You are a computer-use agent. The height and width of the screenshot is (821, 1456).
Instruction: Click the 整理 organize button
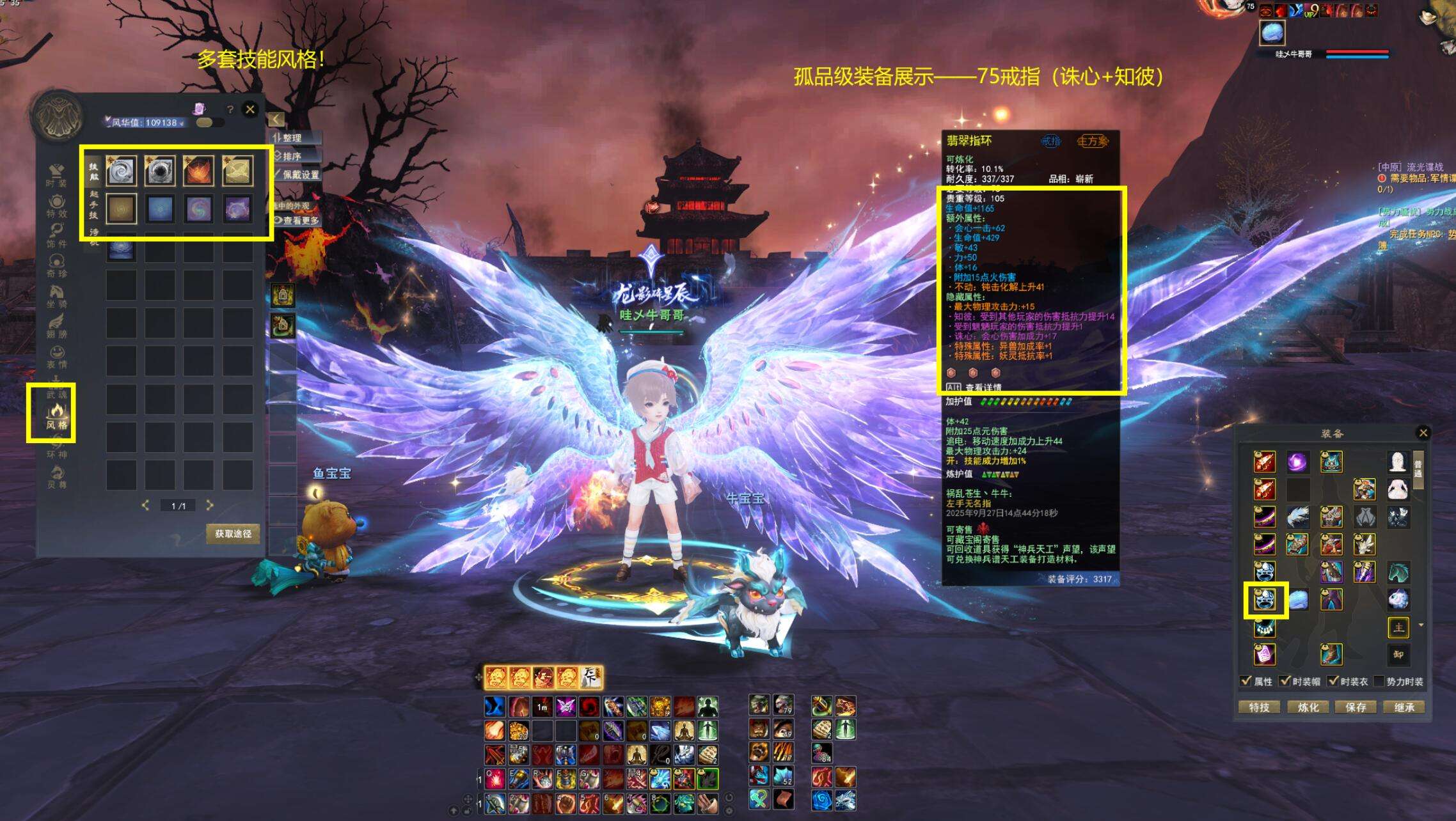click(x=292, y=138)
